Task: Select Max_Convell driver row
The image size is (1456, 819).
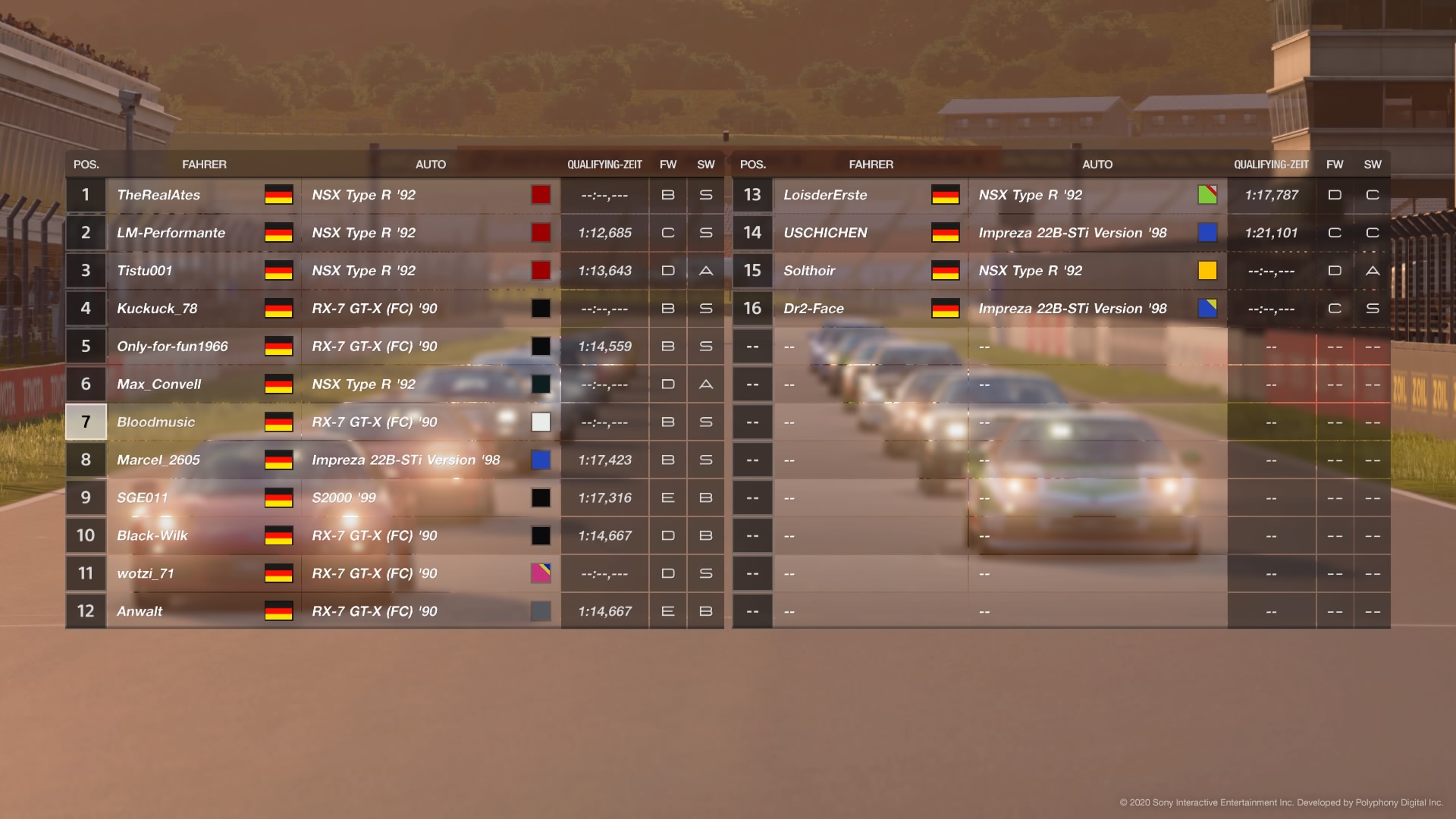Action: coord(158,384)
